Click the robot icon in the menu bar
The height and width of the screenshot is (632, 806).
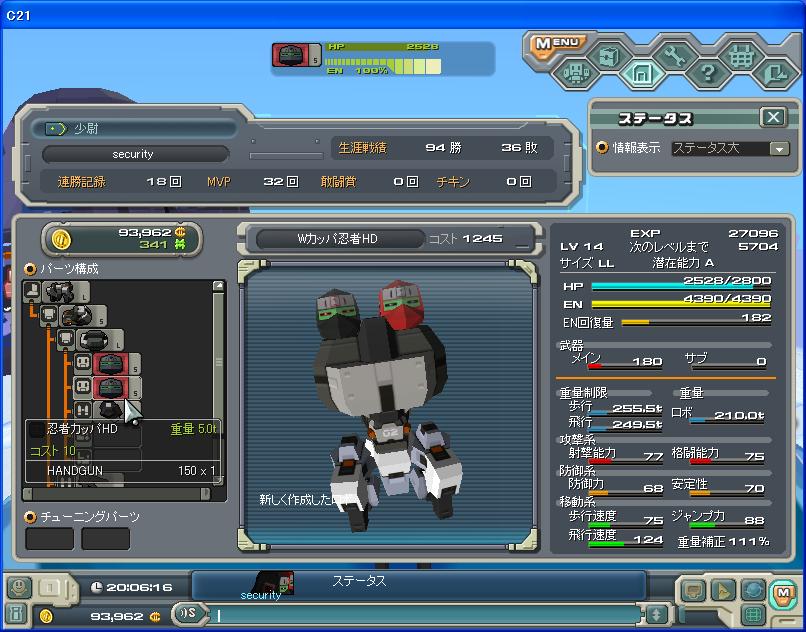pos(576,73)
